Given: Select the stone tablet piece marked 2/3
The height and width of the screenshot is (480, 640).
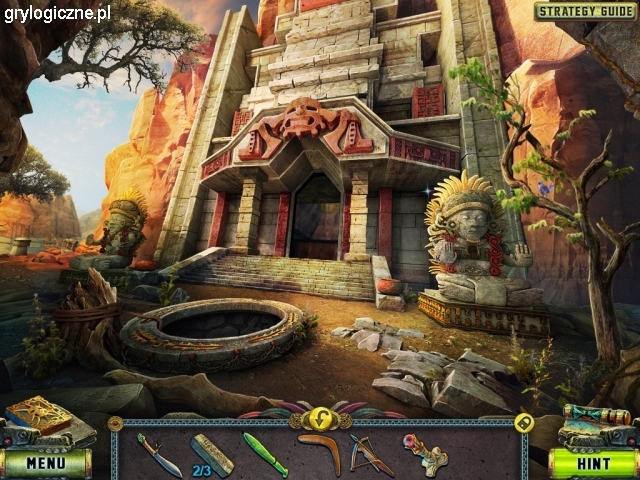Looking at the screenshot, I should (x=212, y=453).
